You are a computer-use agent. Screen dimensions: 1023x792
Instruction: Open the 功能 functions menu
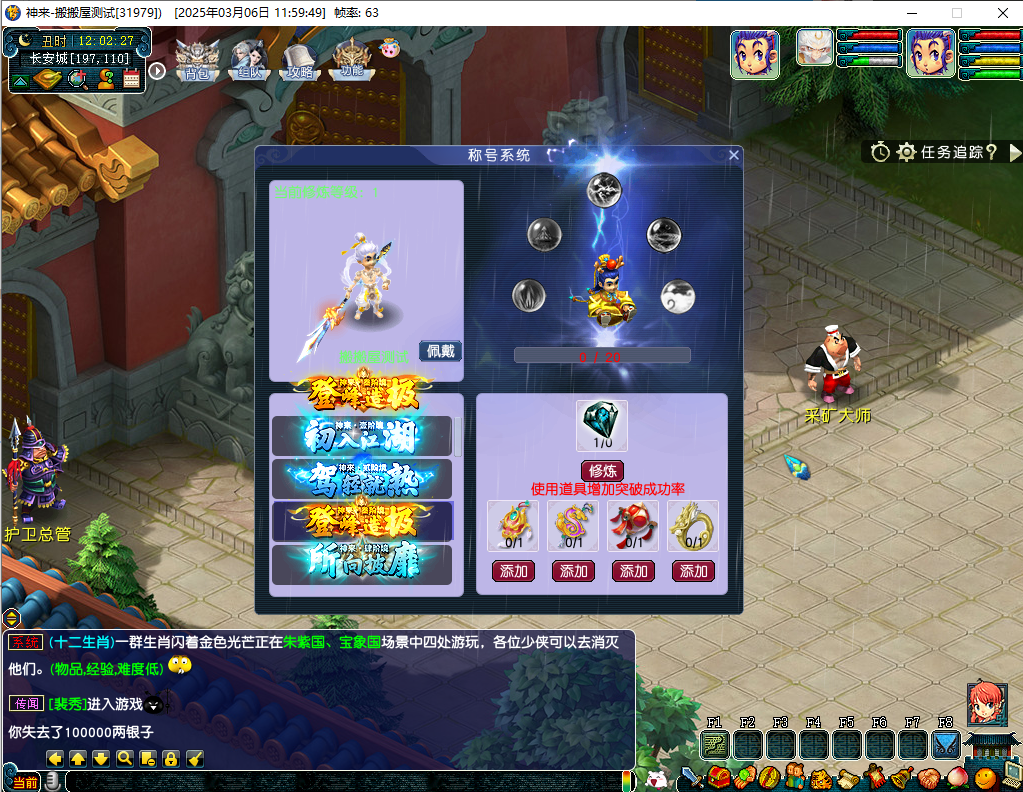(351, 59)
